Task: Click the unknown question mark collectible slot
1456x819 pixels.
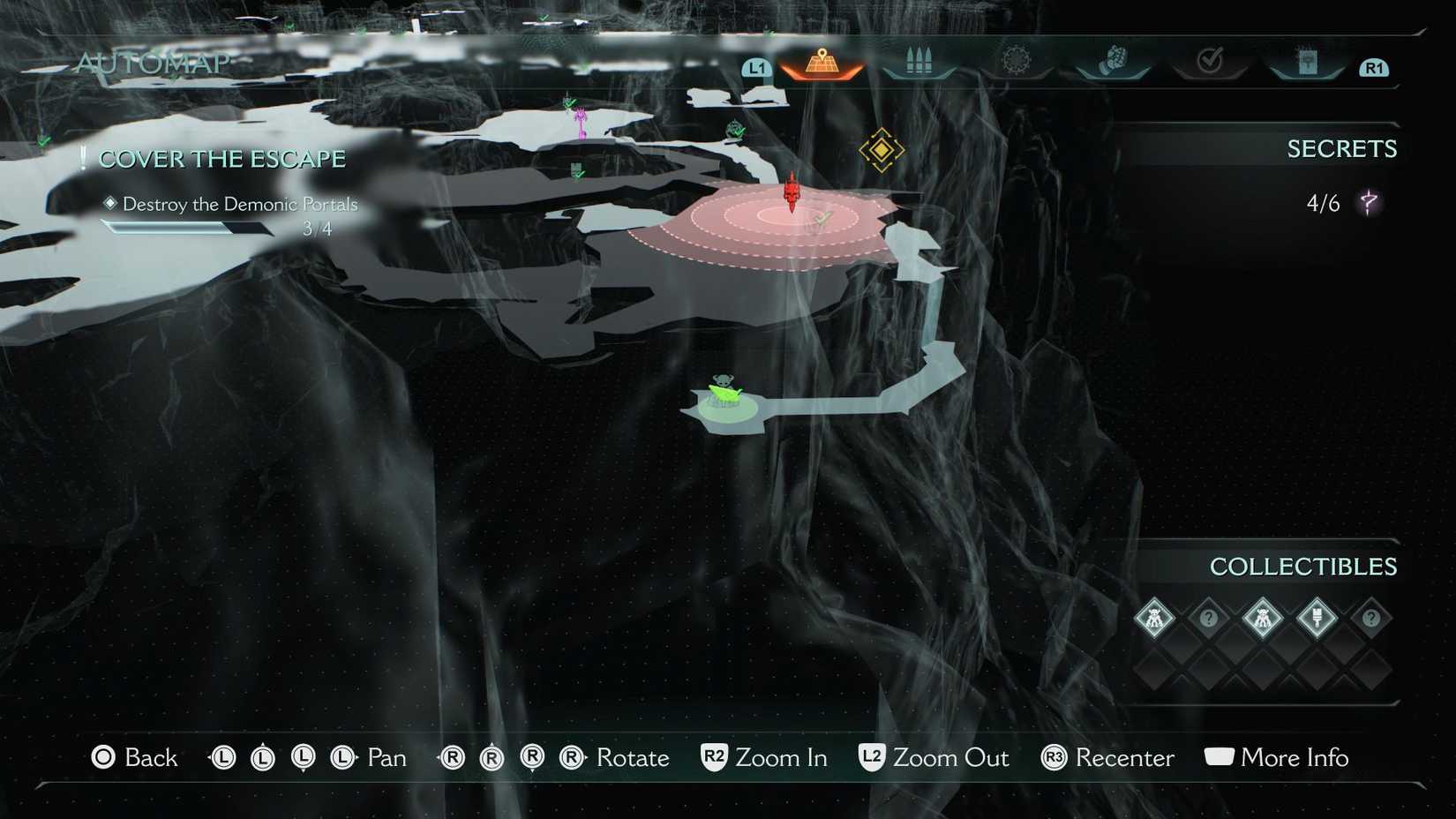Action: click(1208, 619)
